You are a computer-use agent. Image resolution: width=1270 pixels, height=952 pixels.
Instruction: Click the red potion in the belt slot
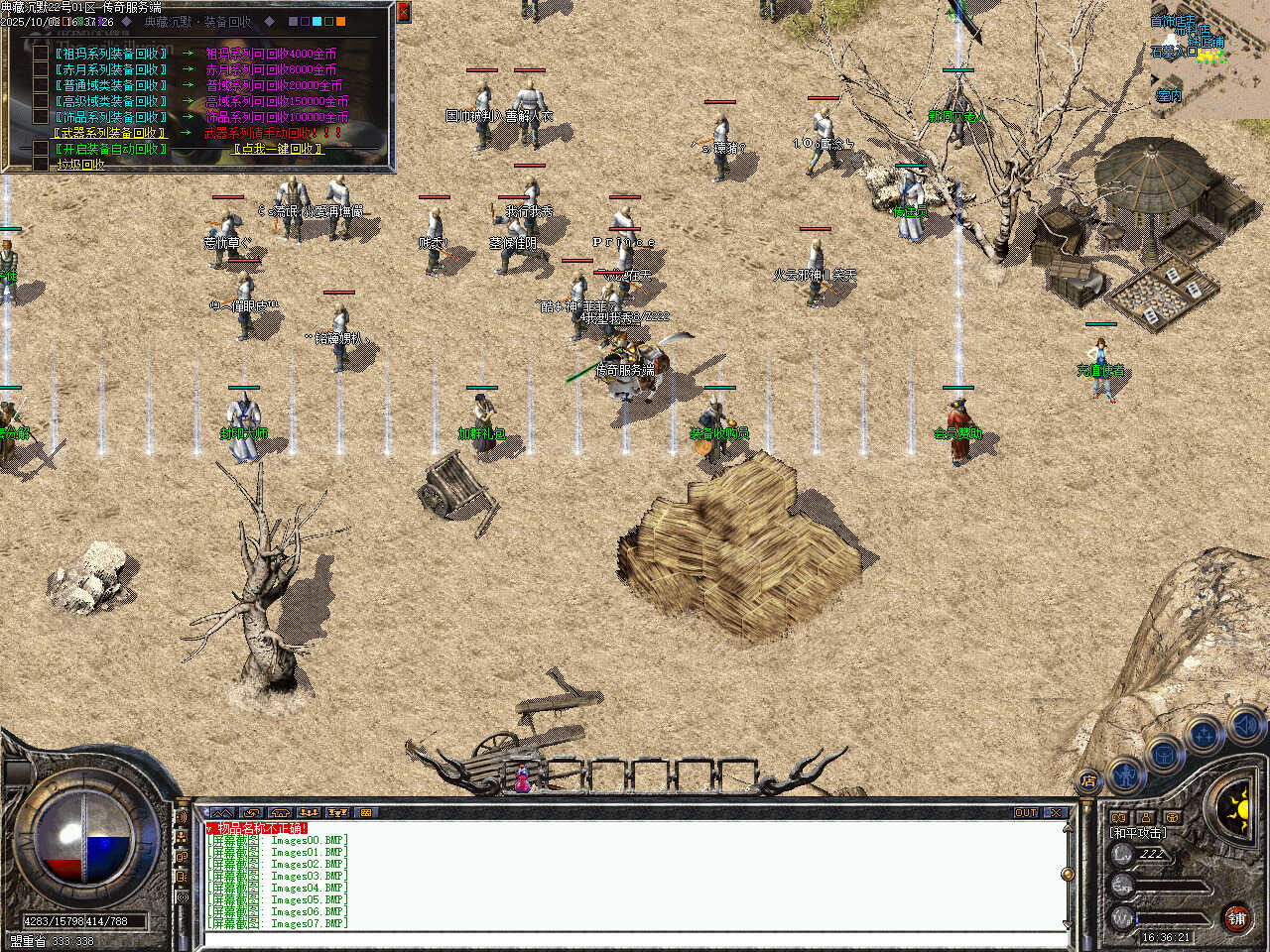[521, 779]
